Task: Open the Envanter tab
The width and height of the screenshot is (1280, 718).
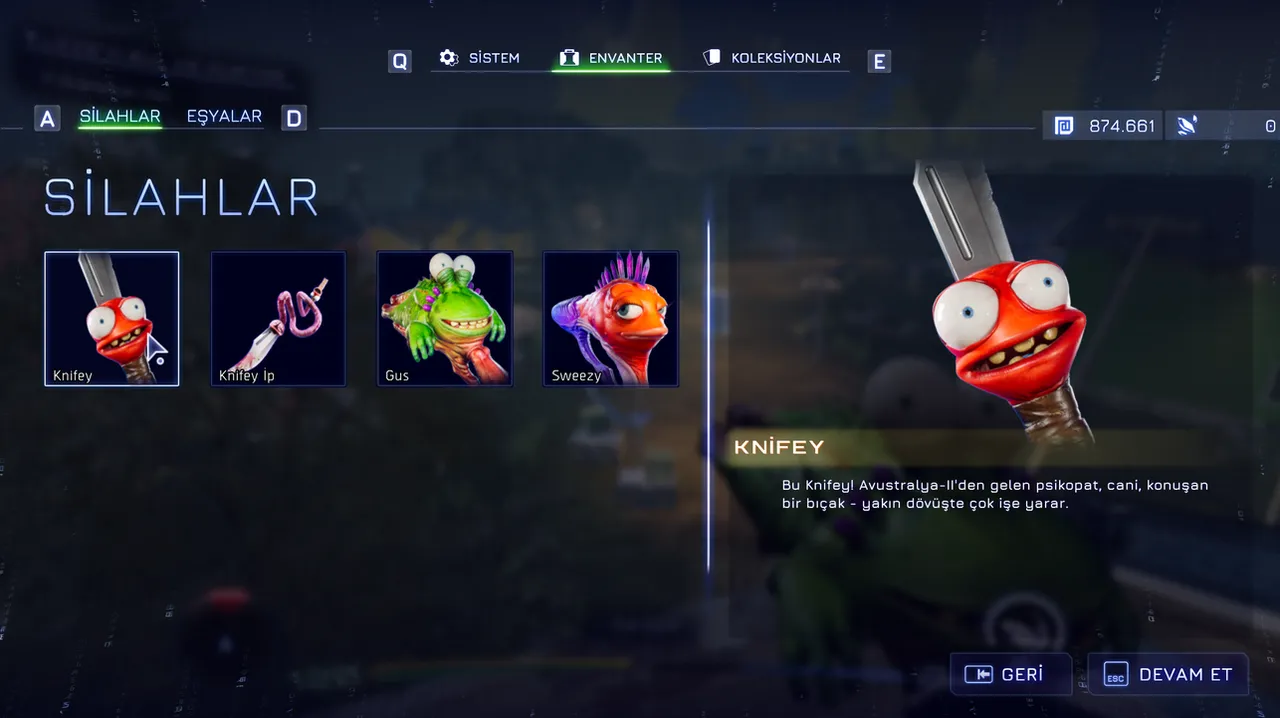Action: click(611, 58)
